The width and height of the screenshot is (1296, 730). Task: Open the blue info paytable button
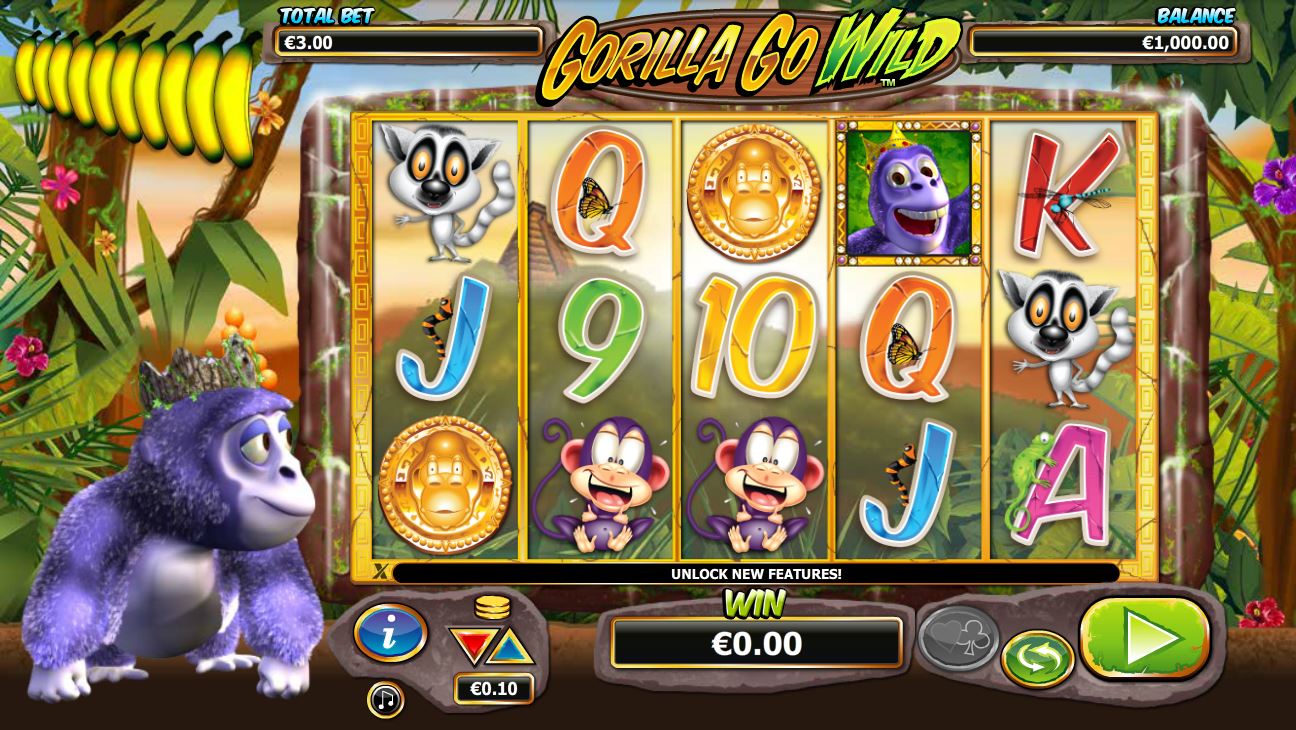pos(391,633)
